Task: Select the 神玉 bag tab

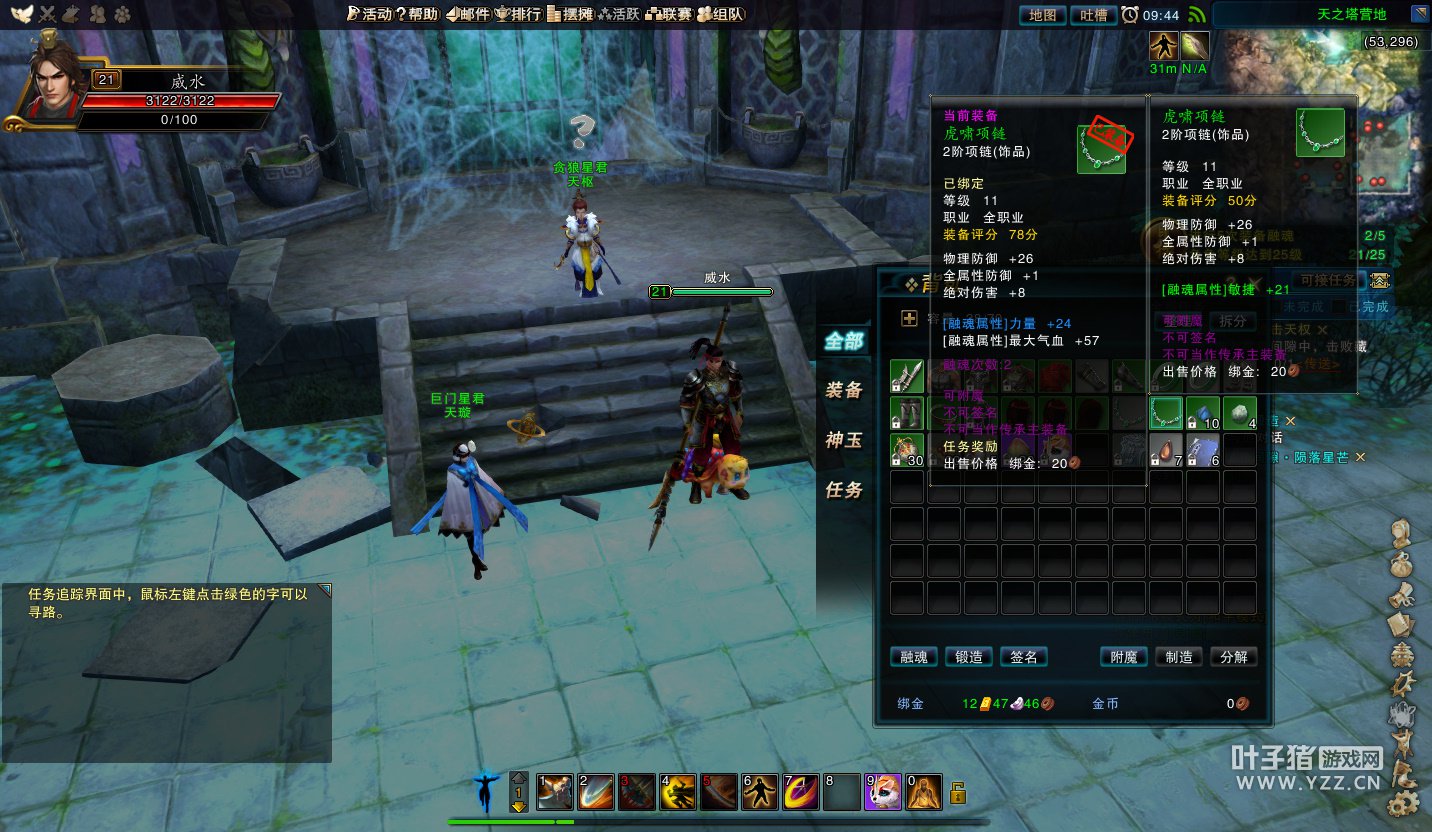Action: (x=843, y=440)
